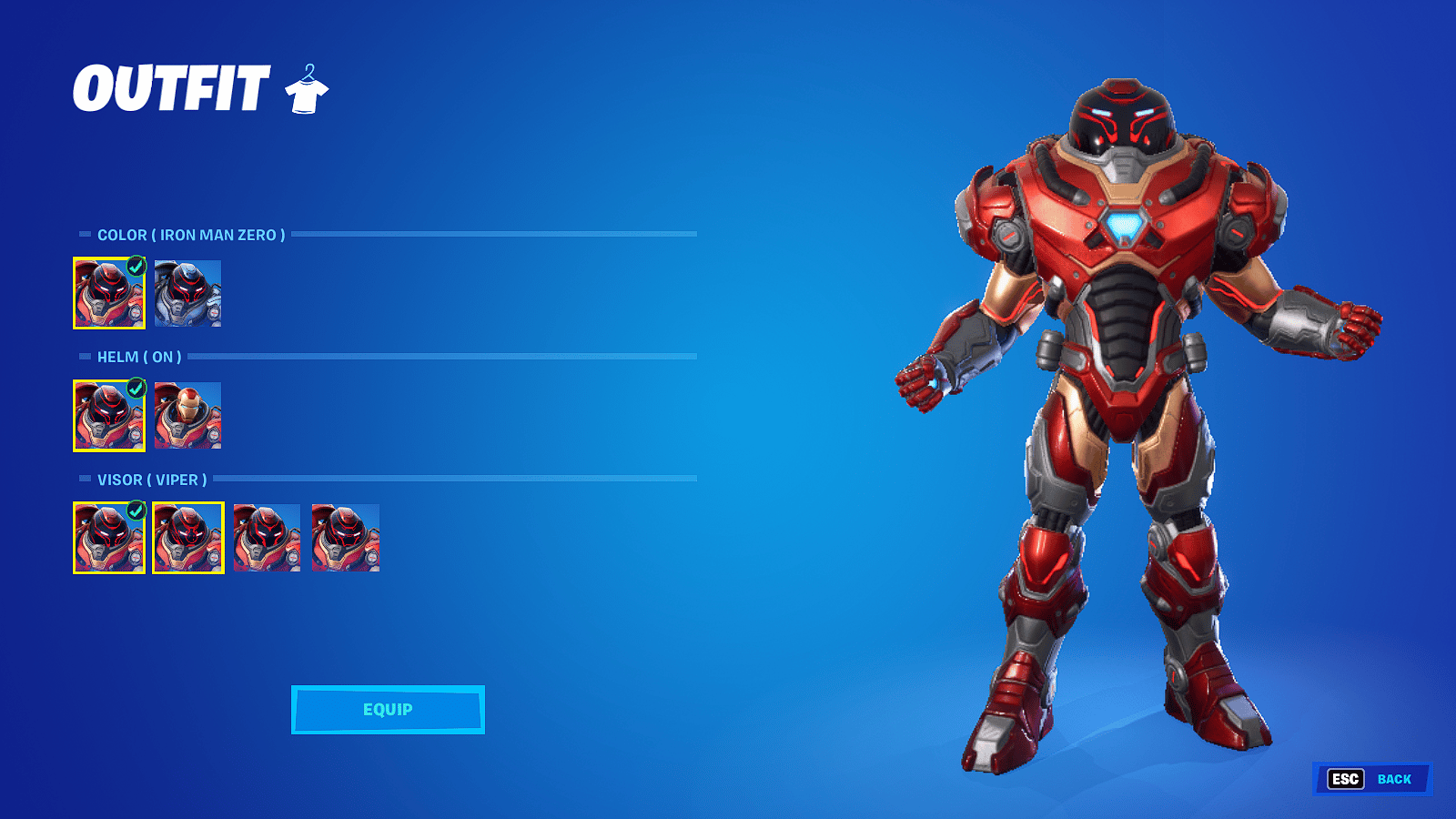Expand the HELM ( ON ) section header

click(139, 357)
